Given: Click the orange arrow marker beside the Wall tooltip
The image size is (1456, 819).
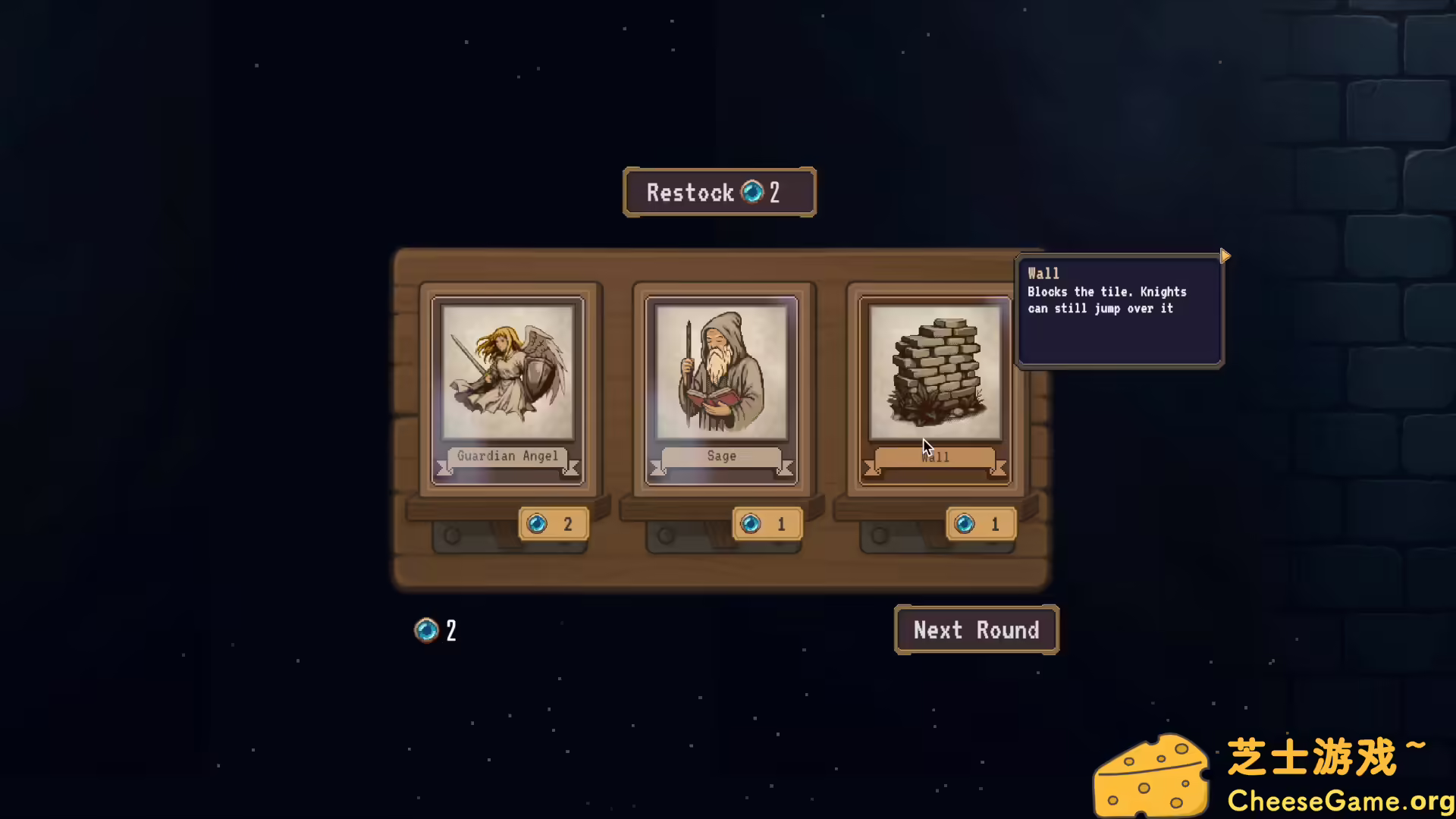Looking at the screenshot, I should [1225, 256].
